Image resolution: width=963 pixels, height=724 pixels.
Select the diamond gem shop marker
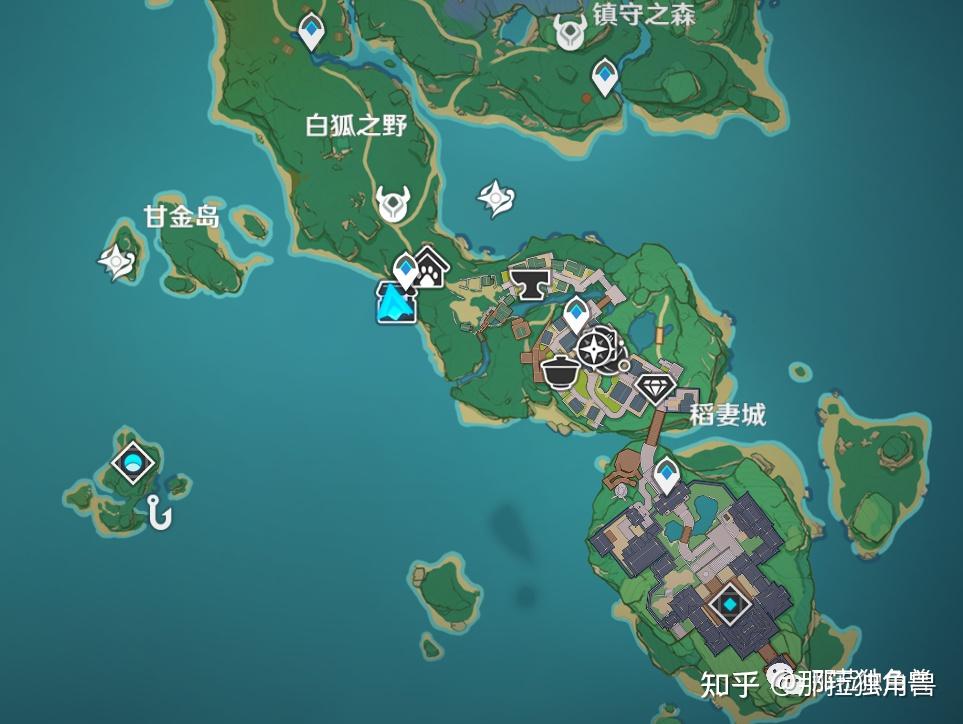(x=656, y=386)
